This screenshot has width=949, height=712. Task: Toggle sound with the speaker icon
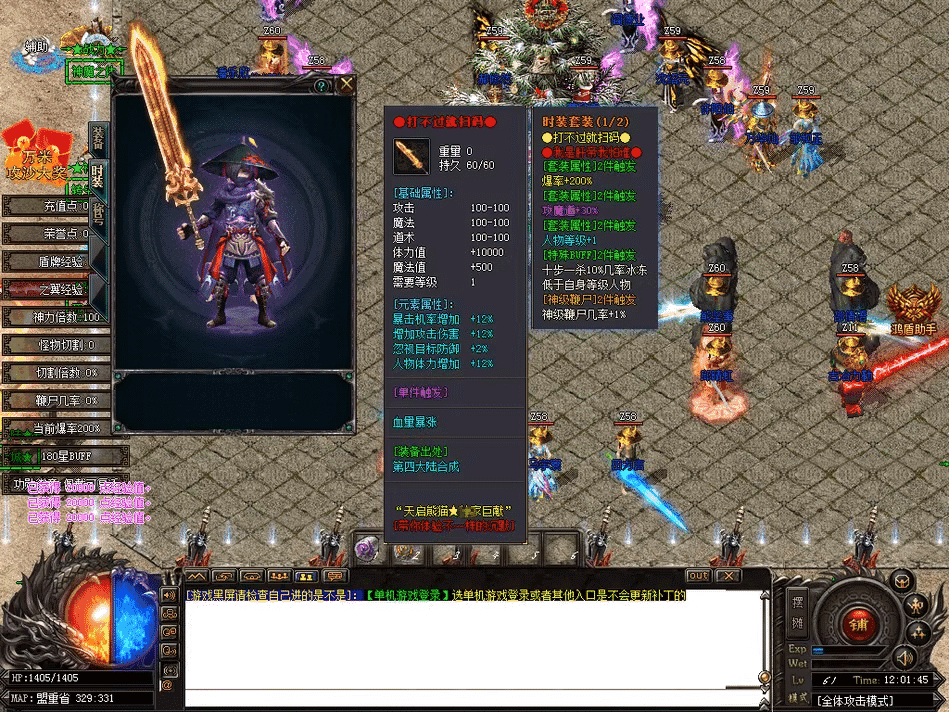coord(904,657)
